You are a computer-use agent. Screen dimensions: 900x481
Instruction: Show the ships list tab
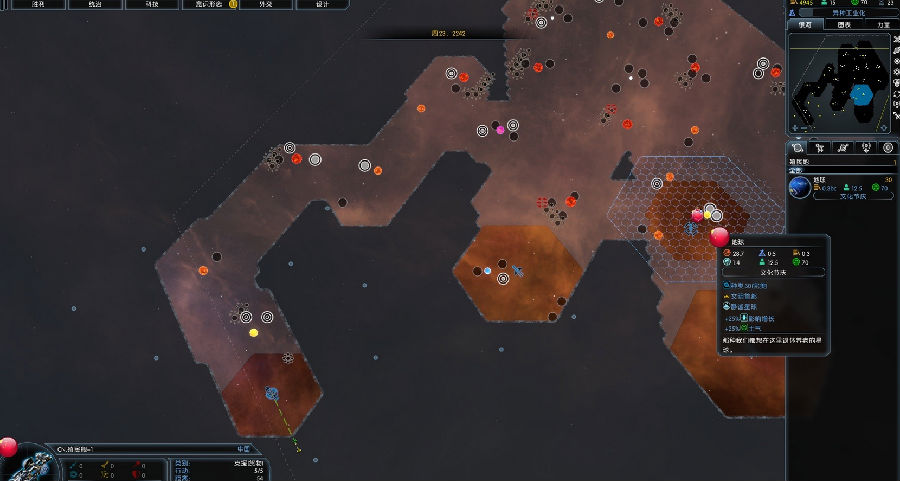coord(821,148)
